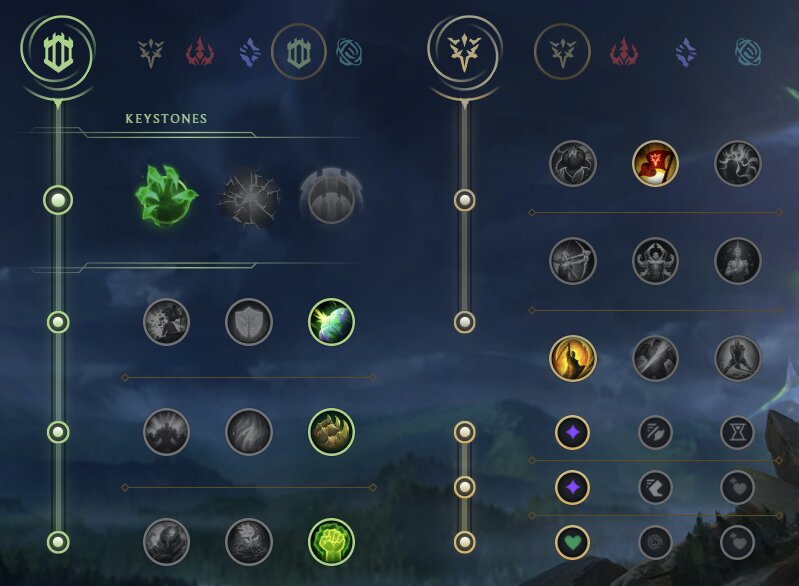Select the Coup de Grace rune
This screenshot has height=586, width=799.
point(573,358)
